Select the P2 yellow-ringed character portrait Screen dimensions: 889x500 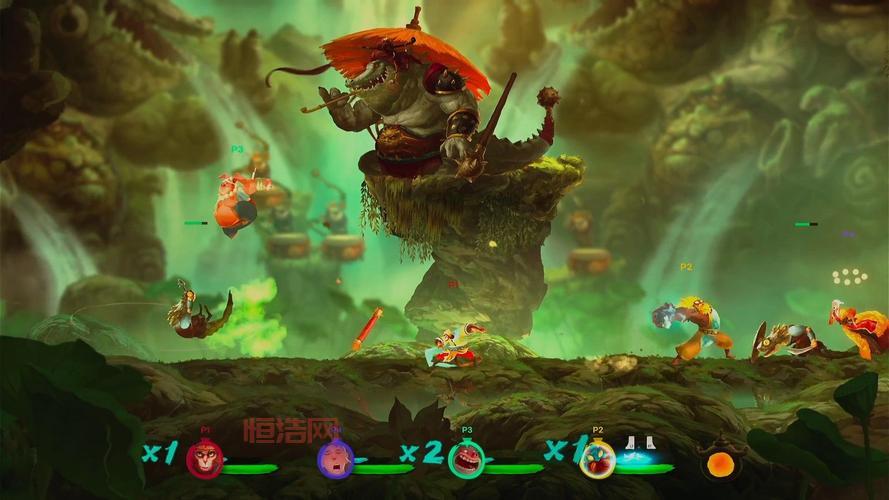(x=597, y=459)
